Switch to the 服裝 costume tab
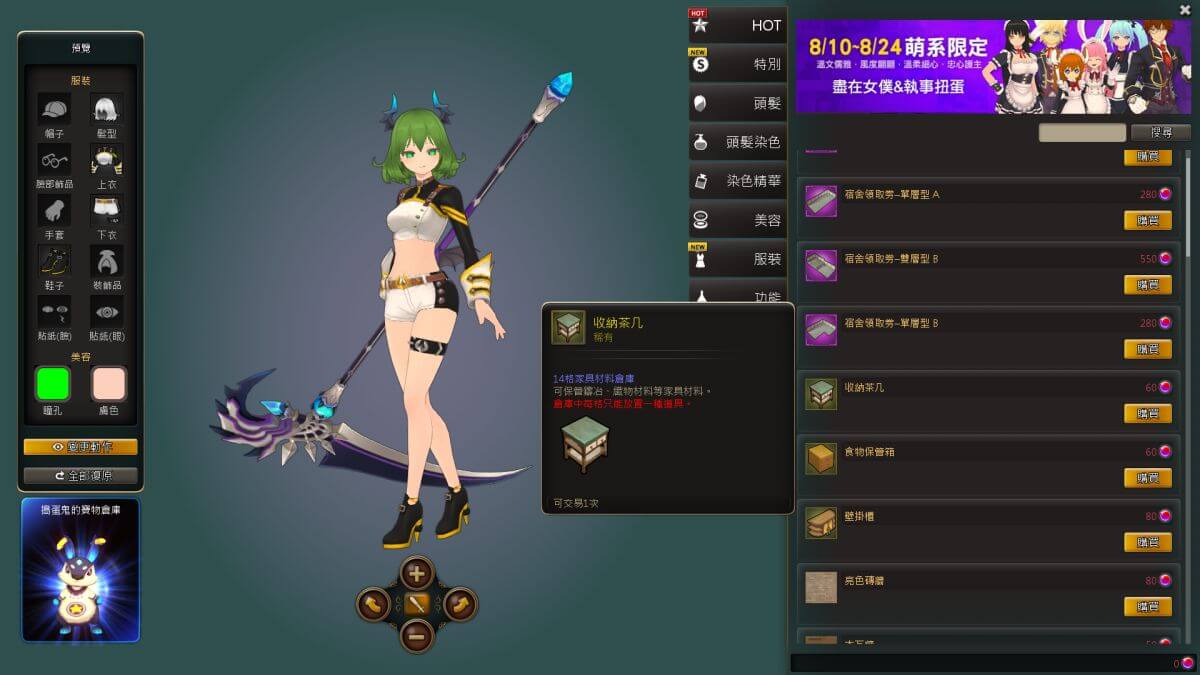The width and height of the screenshot is (1200, 675). click(x=738, y=259)
